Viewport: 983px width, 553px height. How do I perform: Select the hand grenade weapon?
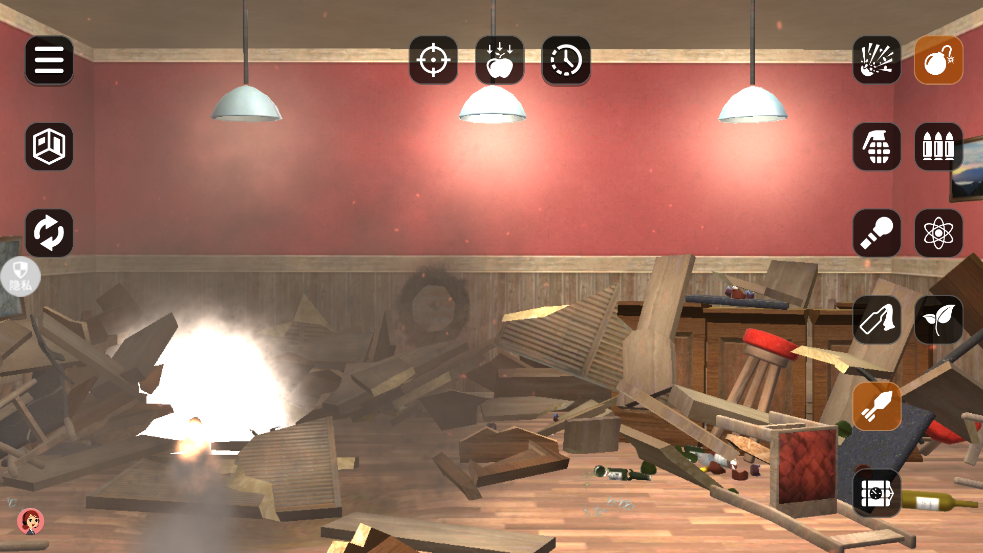coord(877,147)
